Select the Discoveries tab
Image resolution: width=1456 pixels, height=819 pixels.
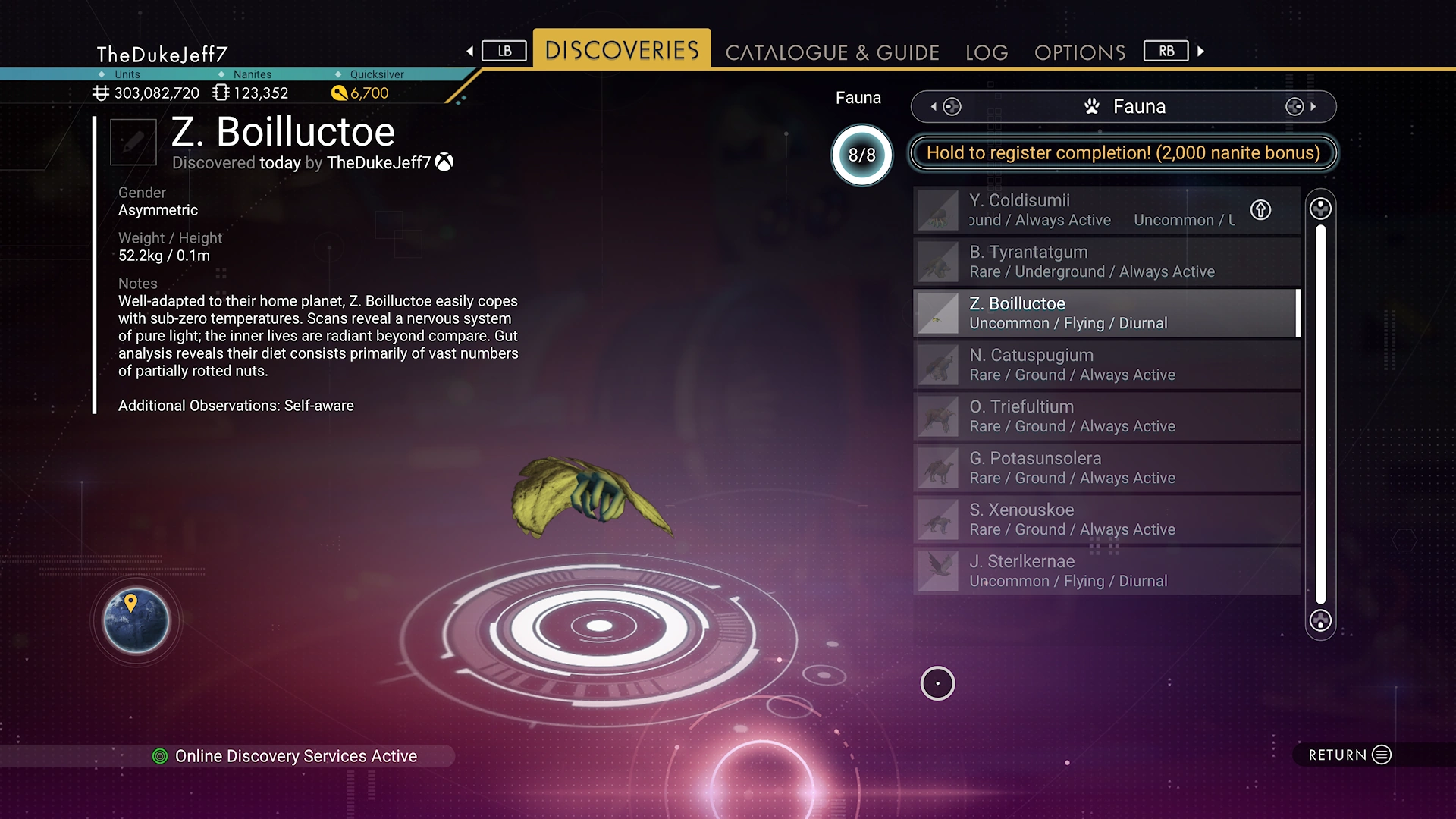coord(622,50)
